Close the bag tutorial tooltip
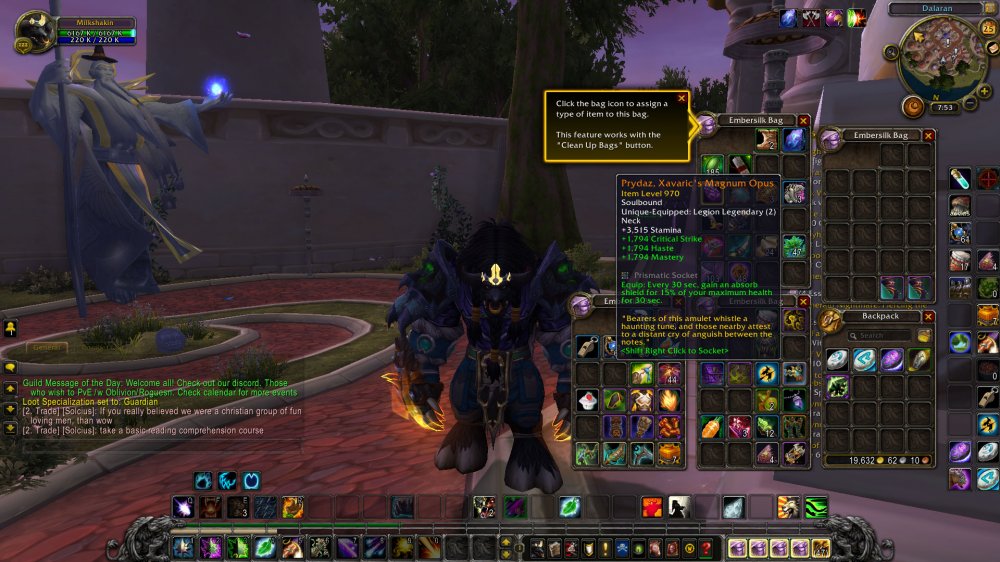The height and width of the screenshot is (562, 1000). [x=682, y=98]
